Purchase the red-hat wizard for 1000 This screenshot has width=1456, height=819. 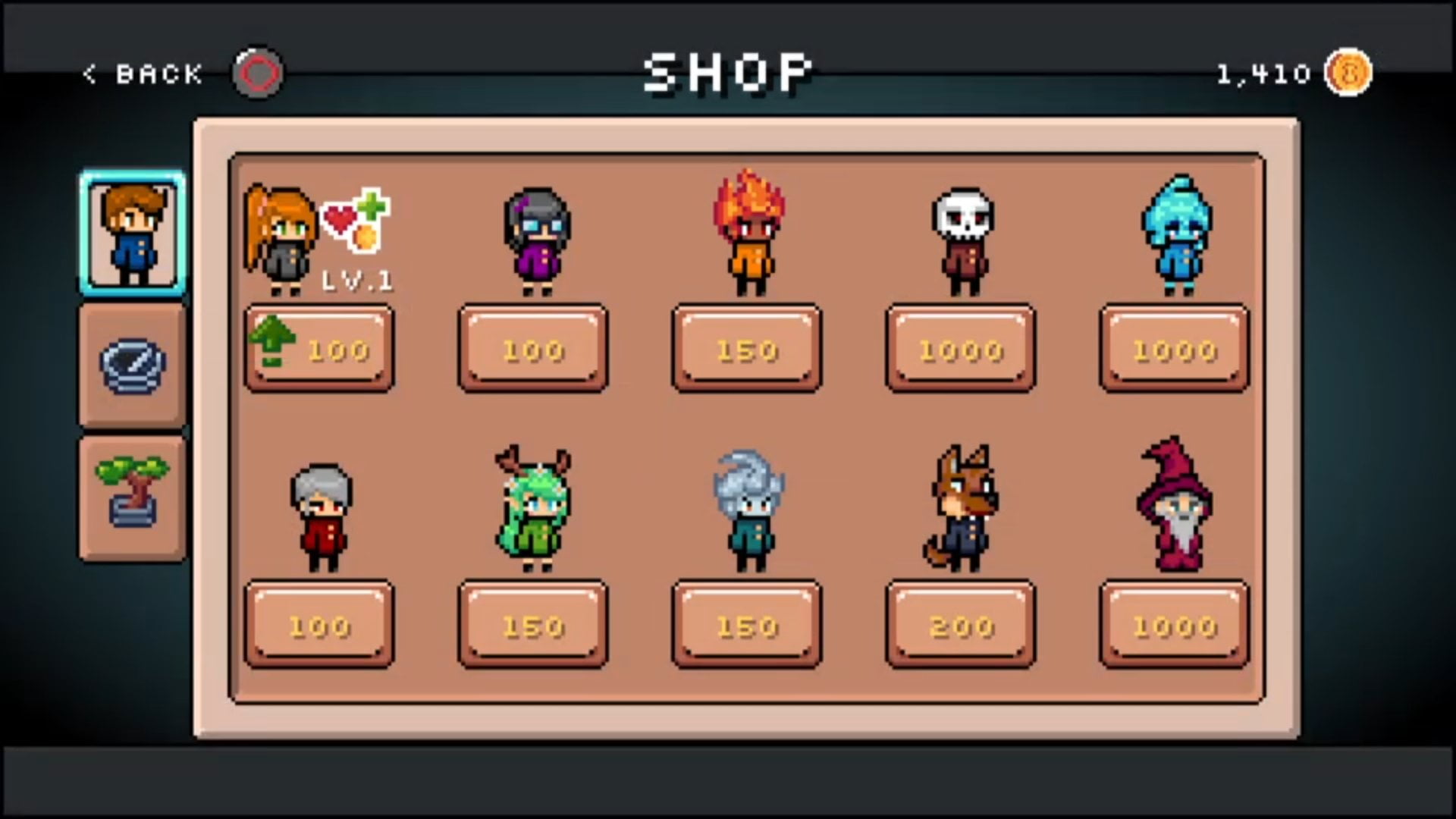coord(1175,625)
